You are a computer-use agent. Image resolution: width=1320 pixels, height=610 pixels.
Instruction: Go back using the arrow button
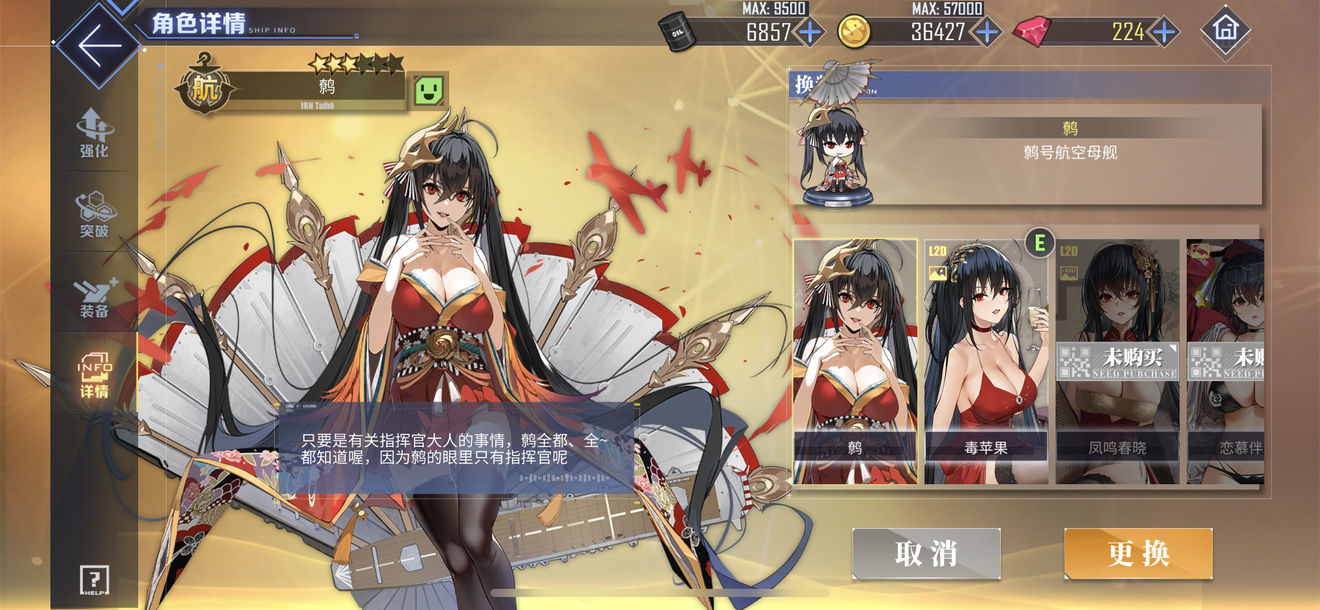[99, 44]
